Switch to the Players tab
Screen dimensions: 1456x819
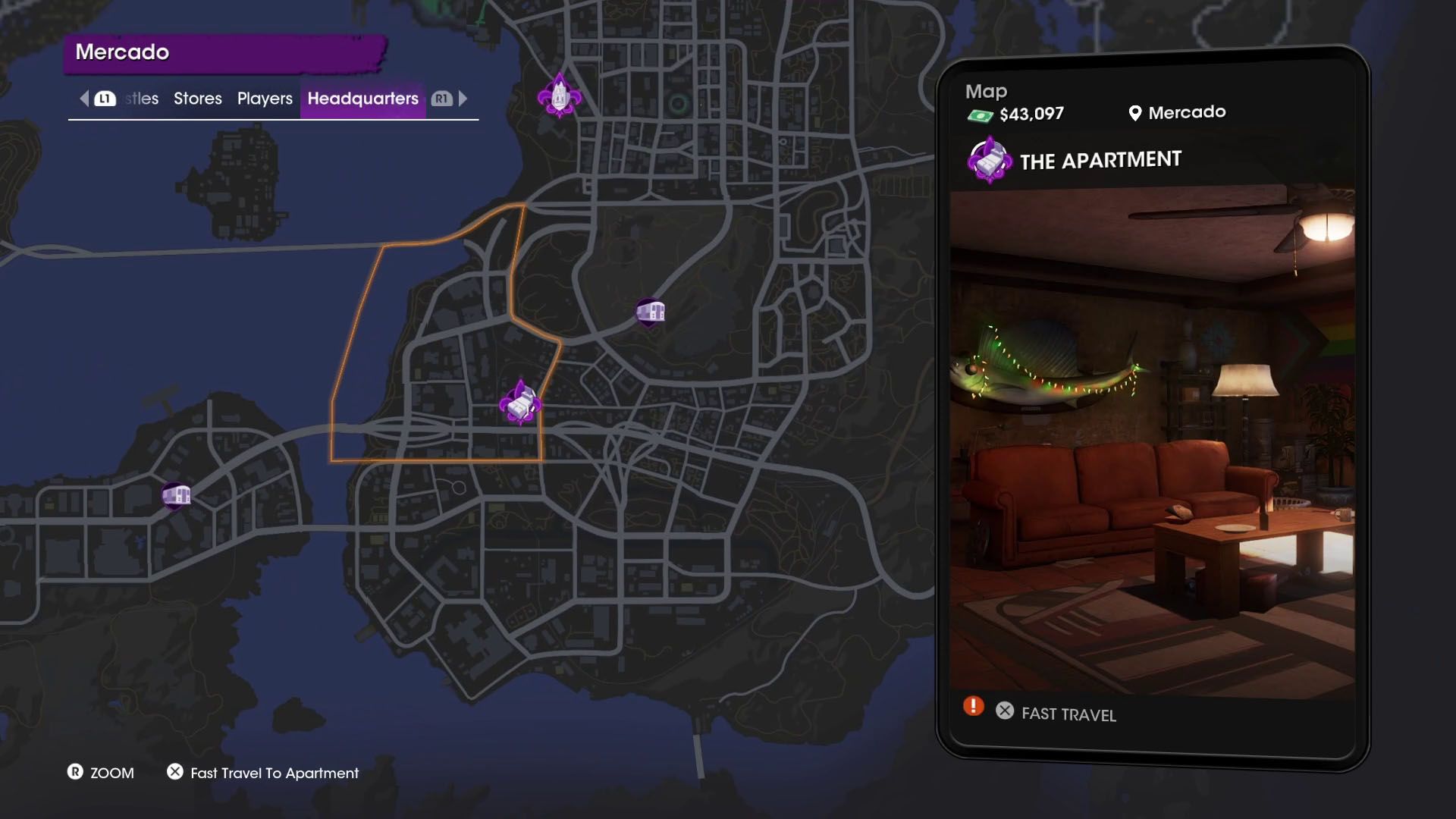[x=263, y=98]
